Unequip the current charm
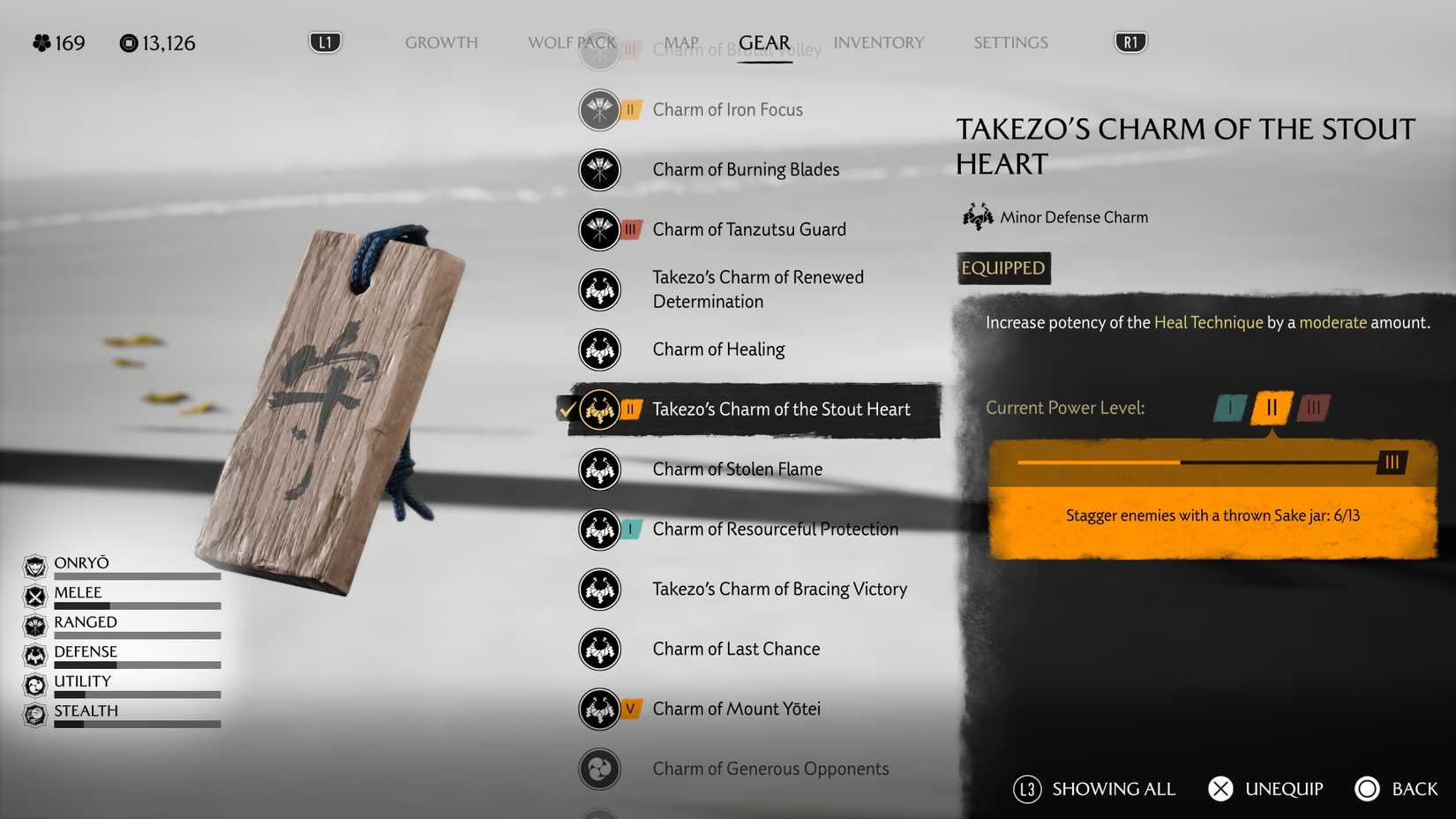 tap(1265, 789)
